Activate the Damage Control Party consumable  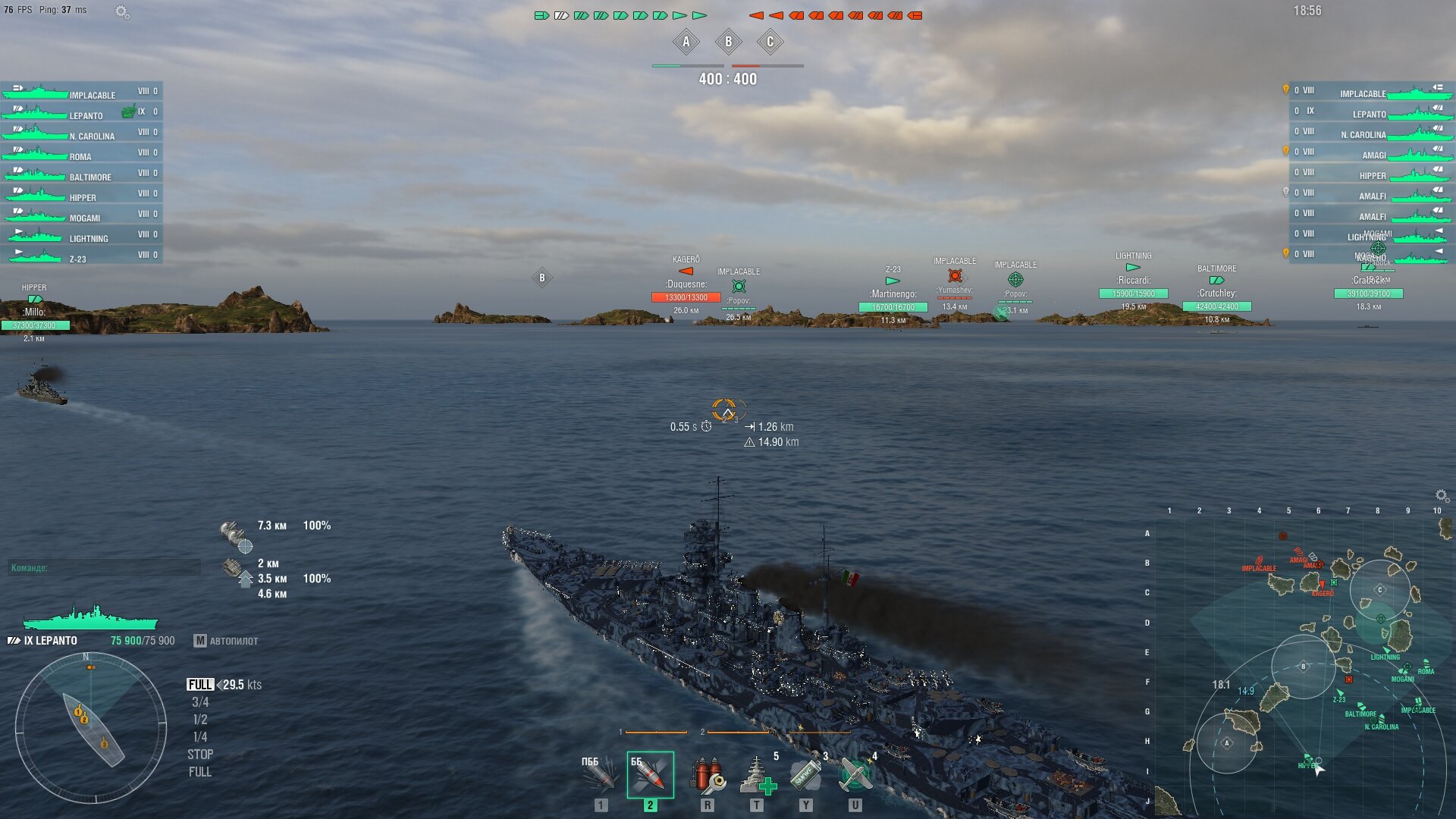click(x=707, y=775)
